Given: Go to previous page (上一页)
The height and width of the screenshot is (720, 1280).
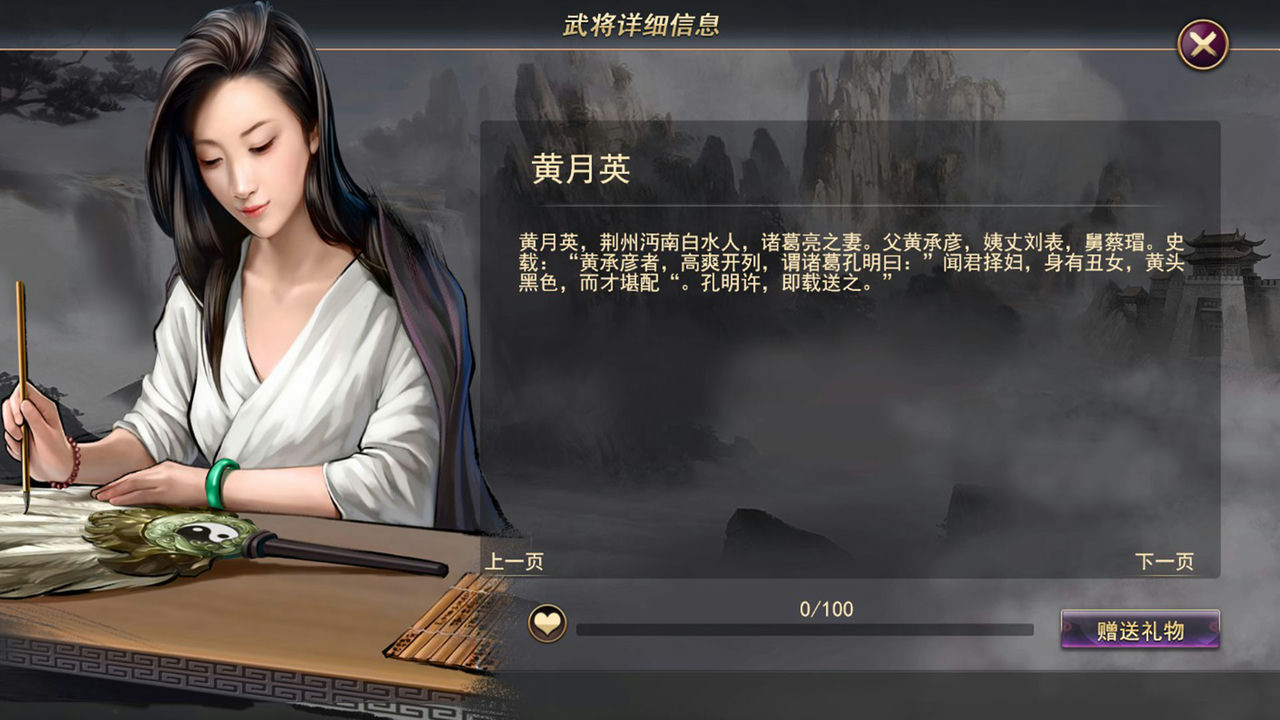Looking at the screenshot, I should pos(514,562).
